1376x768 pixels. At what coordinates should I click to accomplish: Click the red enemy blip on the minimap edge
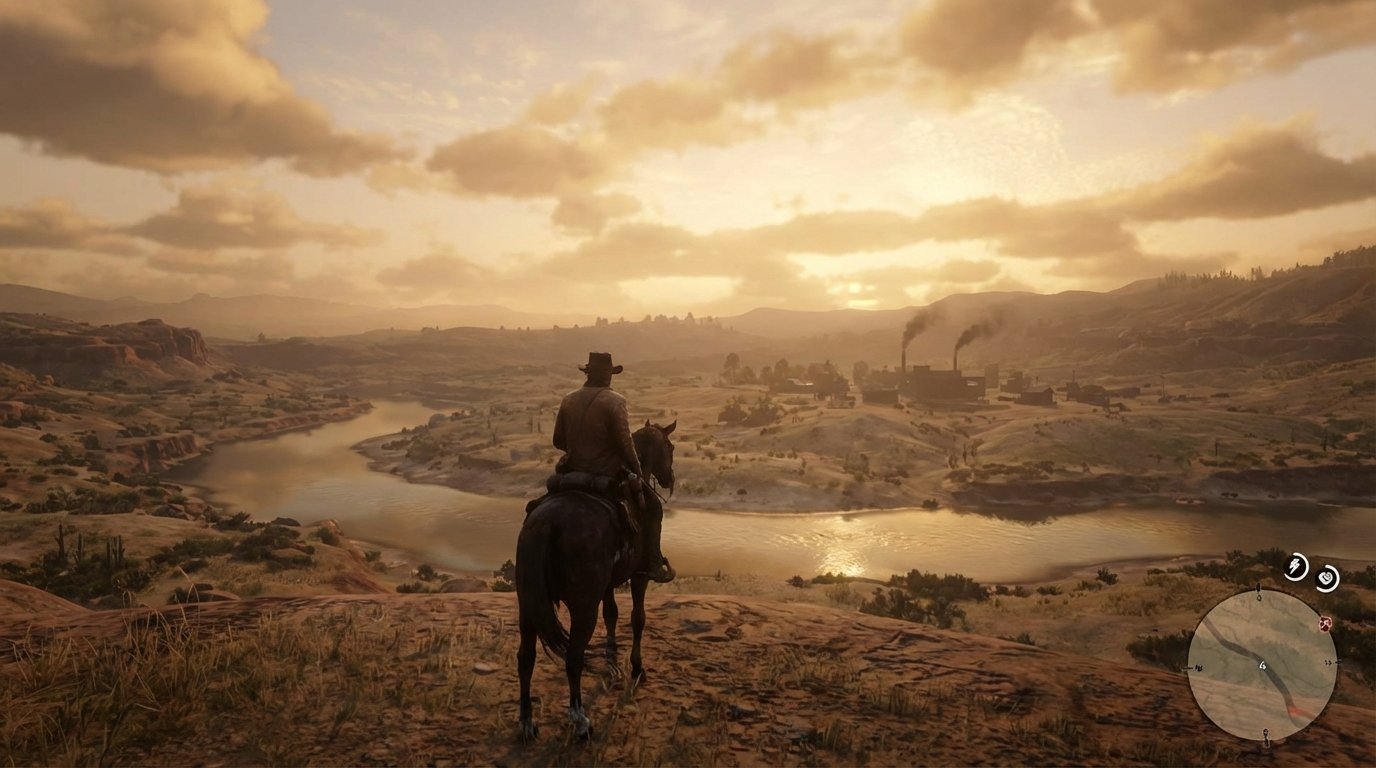click(x=1324, y=624)
